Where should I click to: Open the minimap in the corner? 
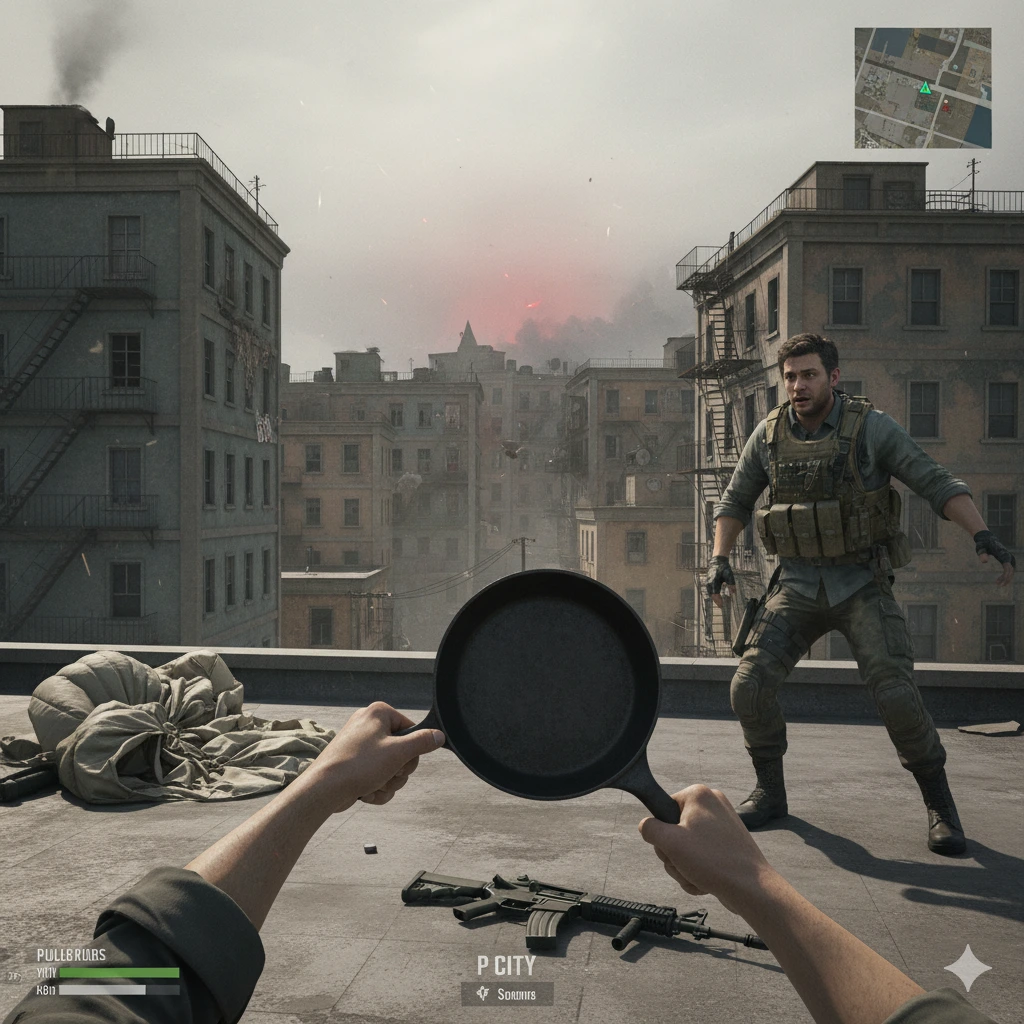tap(922, 88)
